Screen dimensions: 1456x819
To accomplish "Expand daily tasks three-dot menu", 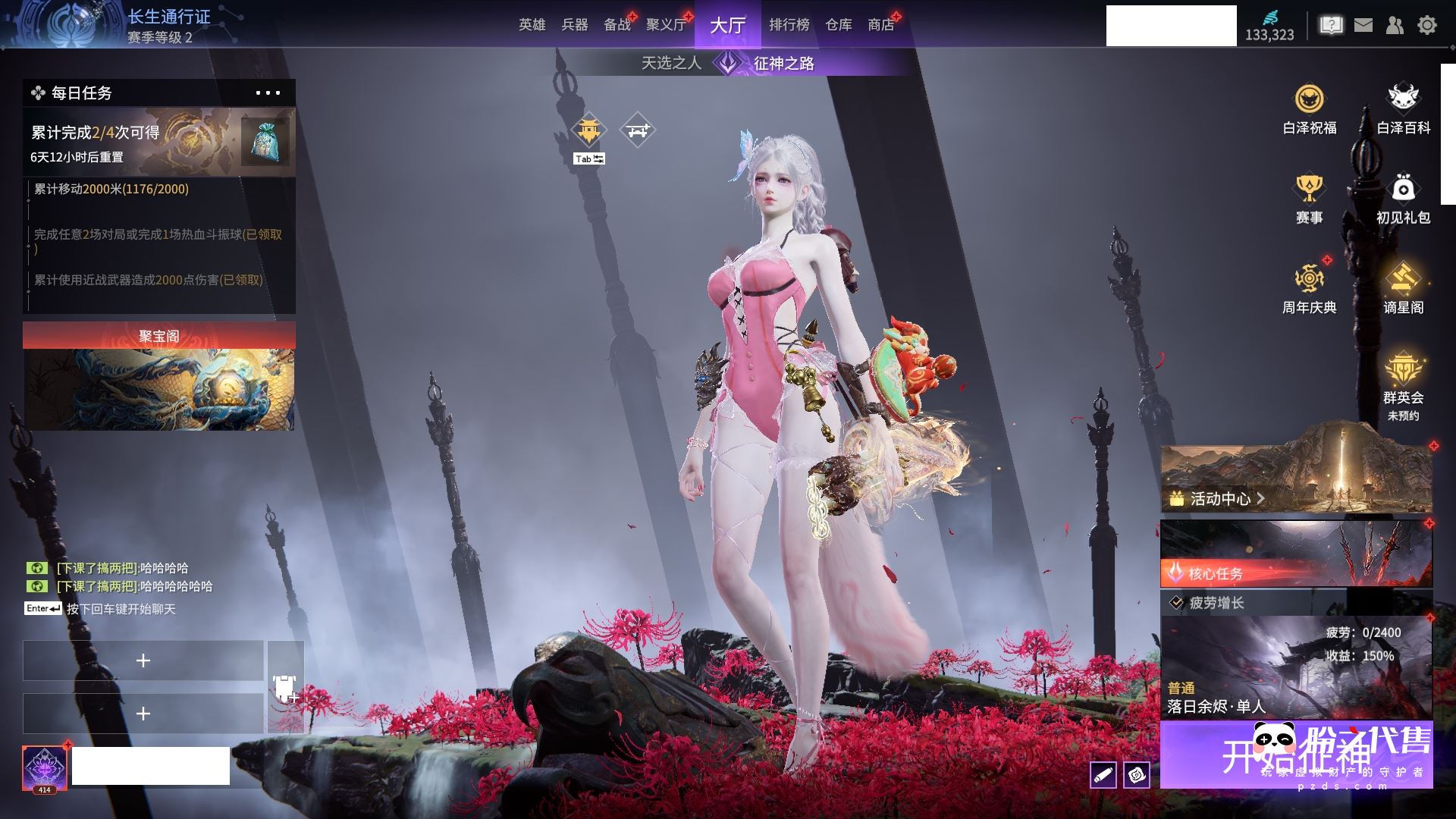I will pos(268,93).
